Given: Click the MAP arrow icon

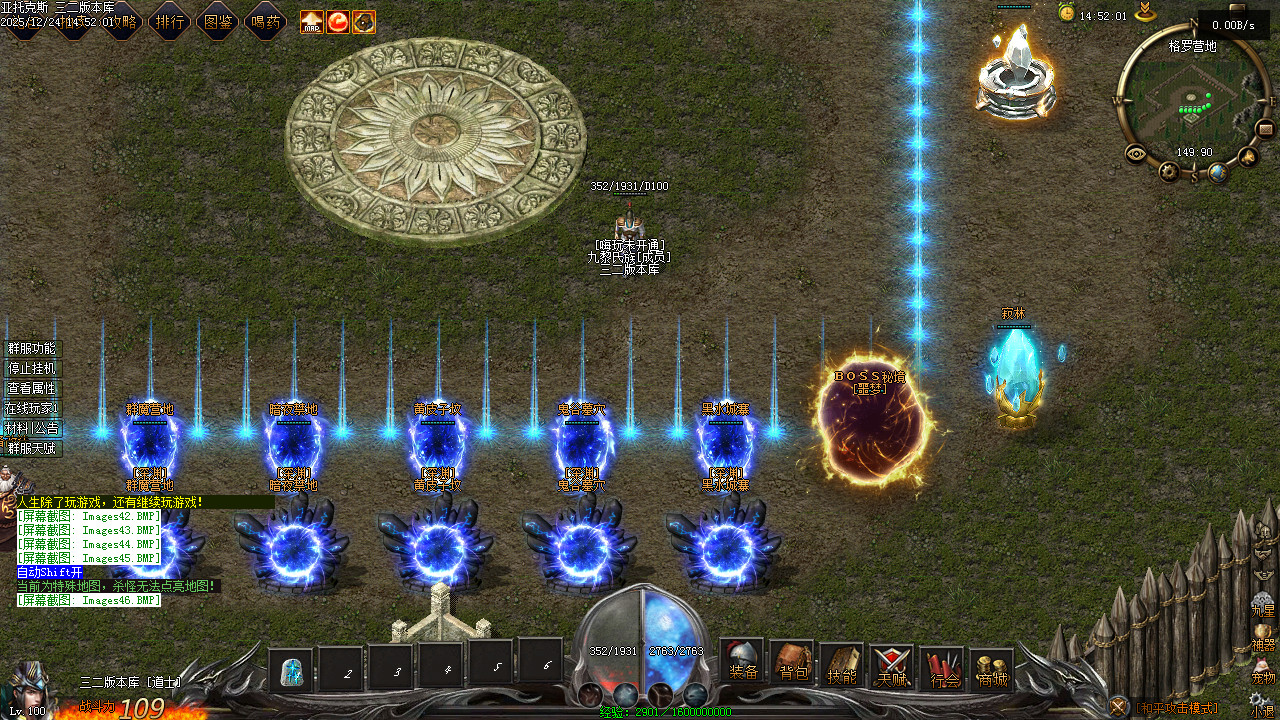Looking at the screenshot, I should (x=312, y=21).
